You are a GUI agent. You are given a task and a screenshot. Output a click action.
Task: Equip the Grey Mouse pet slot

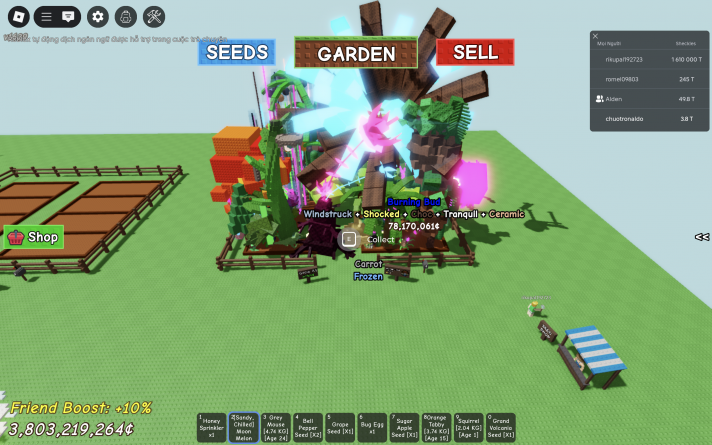click(x=275, y=428)
